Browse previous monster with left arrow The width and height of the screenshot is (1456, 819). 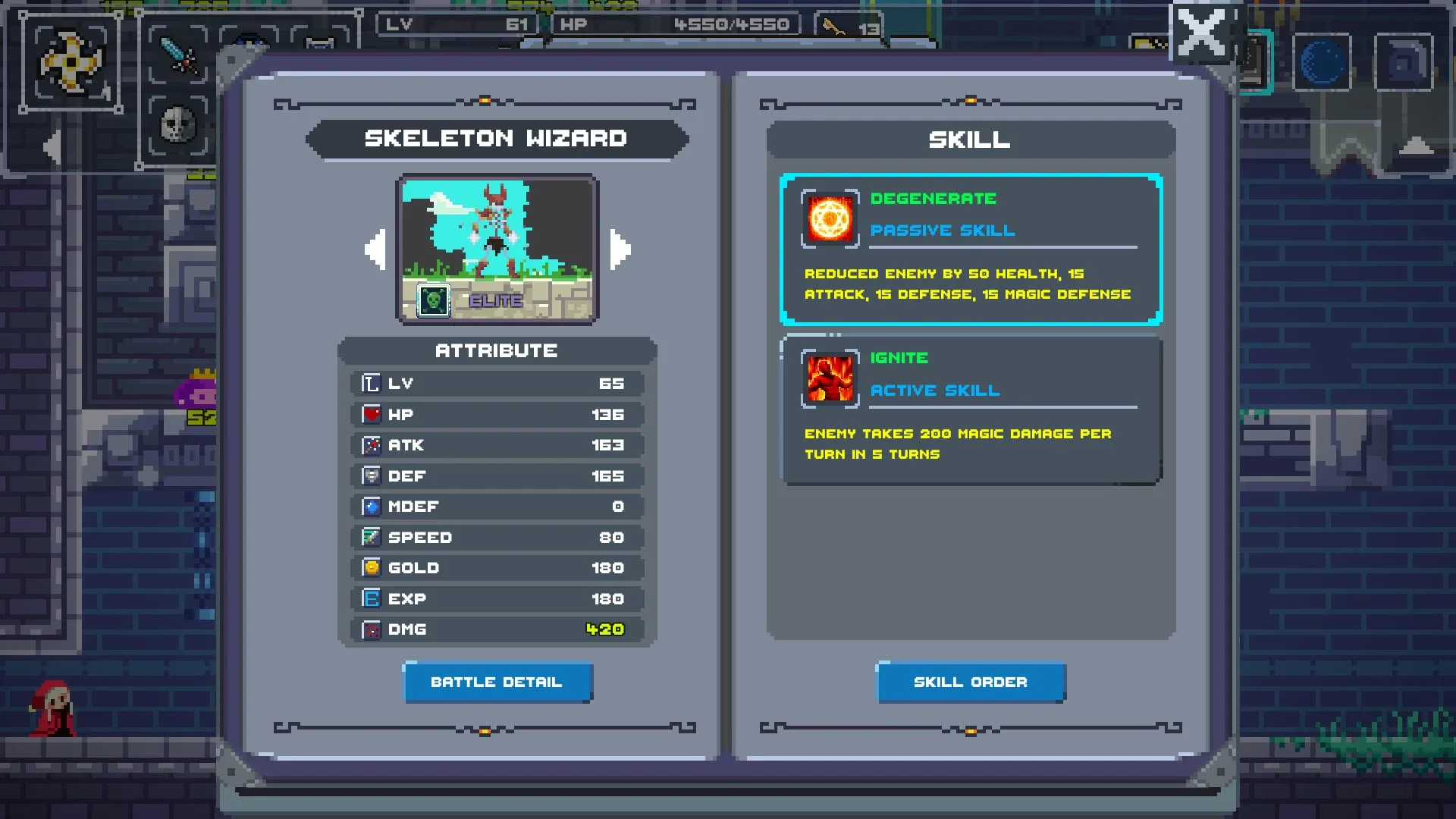[x=375, y=249]
